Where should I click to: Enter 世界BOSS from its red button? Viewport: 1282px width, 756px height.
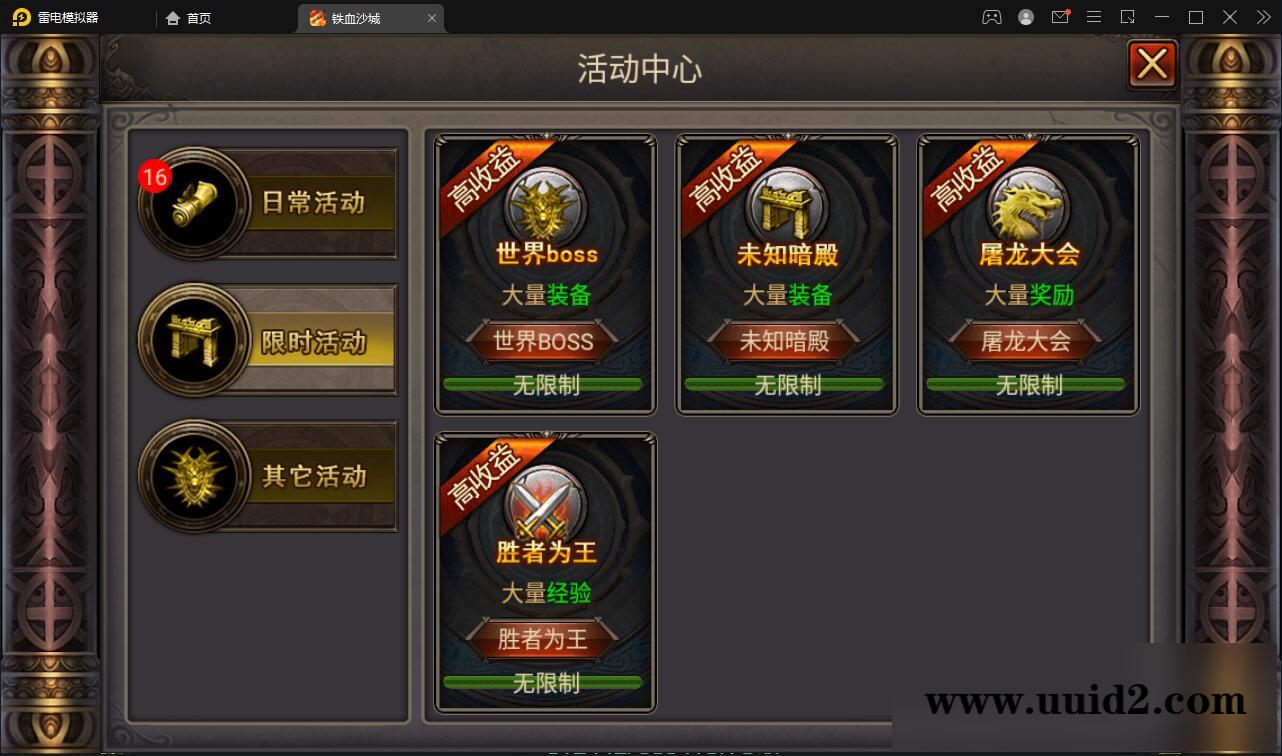click(544, 341)
